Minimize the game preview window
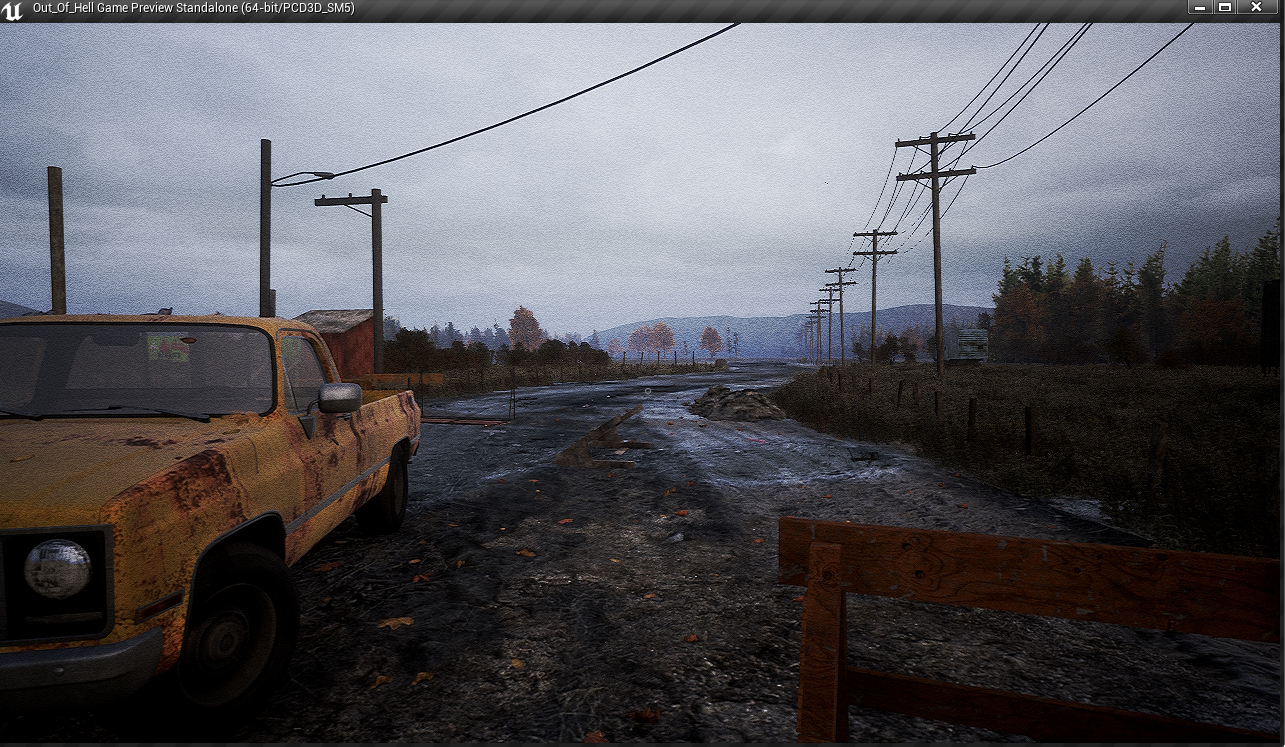 (x=1197, y=8)
